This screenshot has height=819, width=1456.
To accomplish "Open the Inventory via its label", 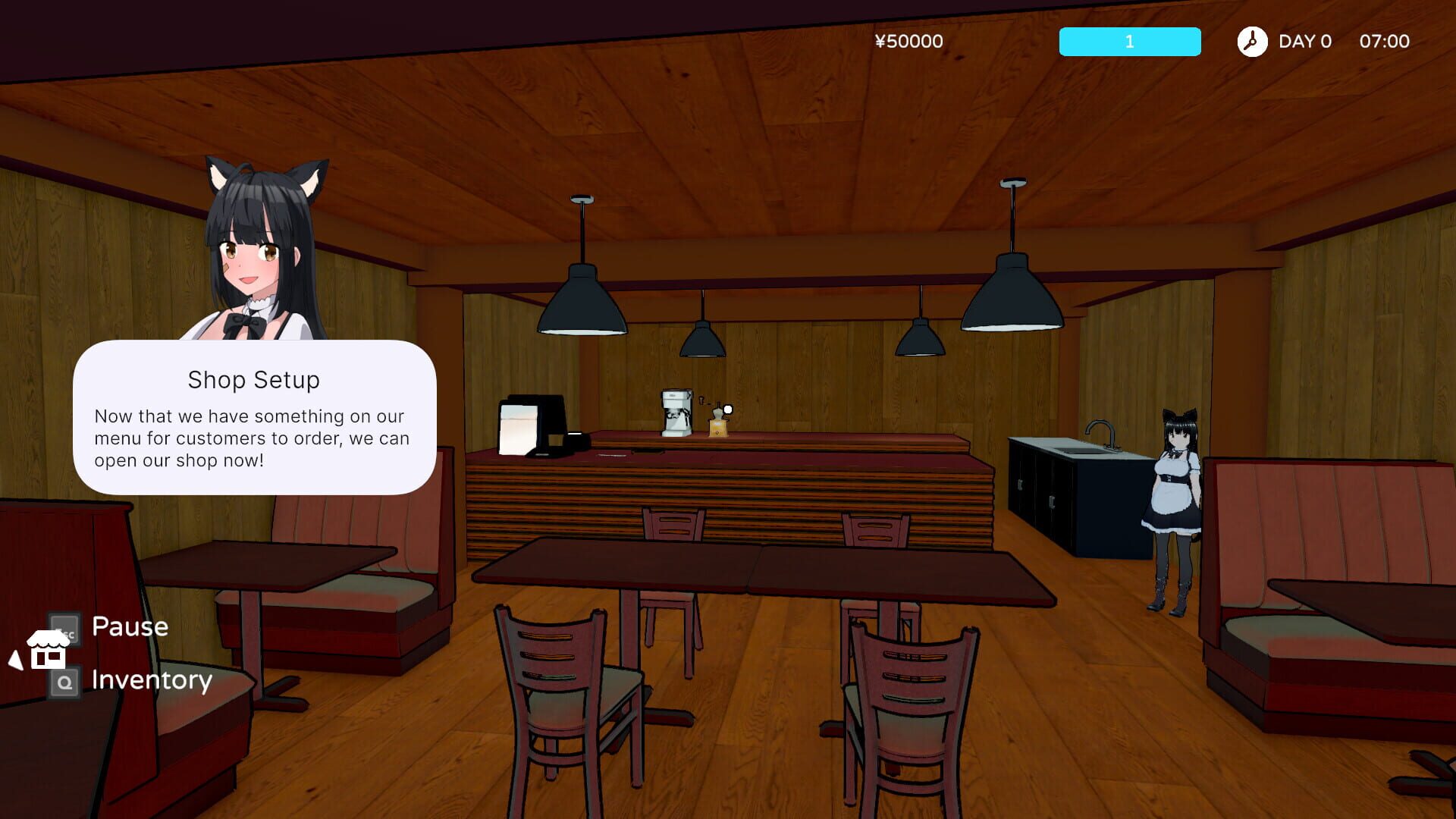I will (151, 680).
